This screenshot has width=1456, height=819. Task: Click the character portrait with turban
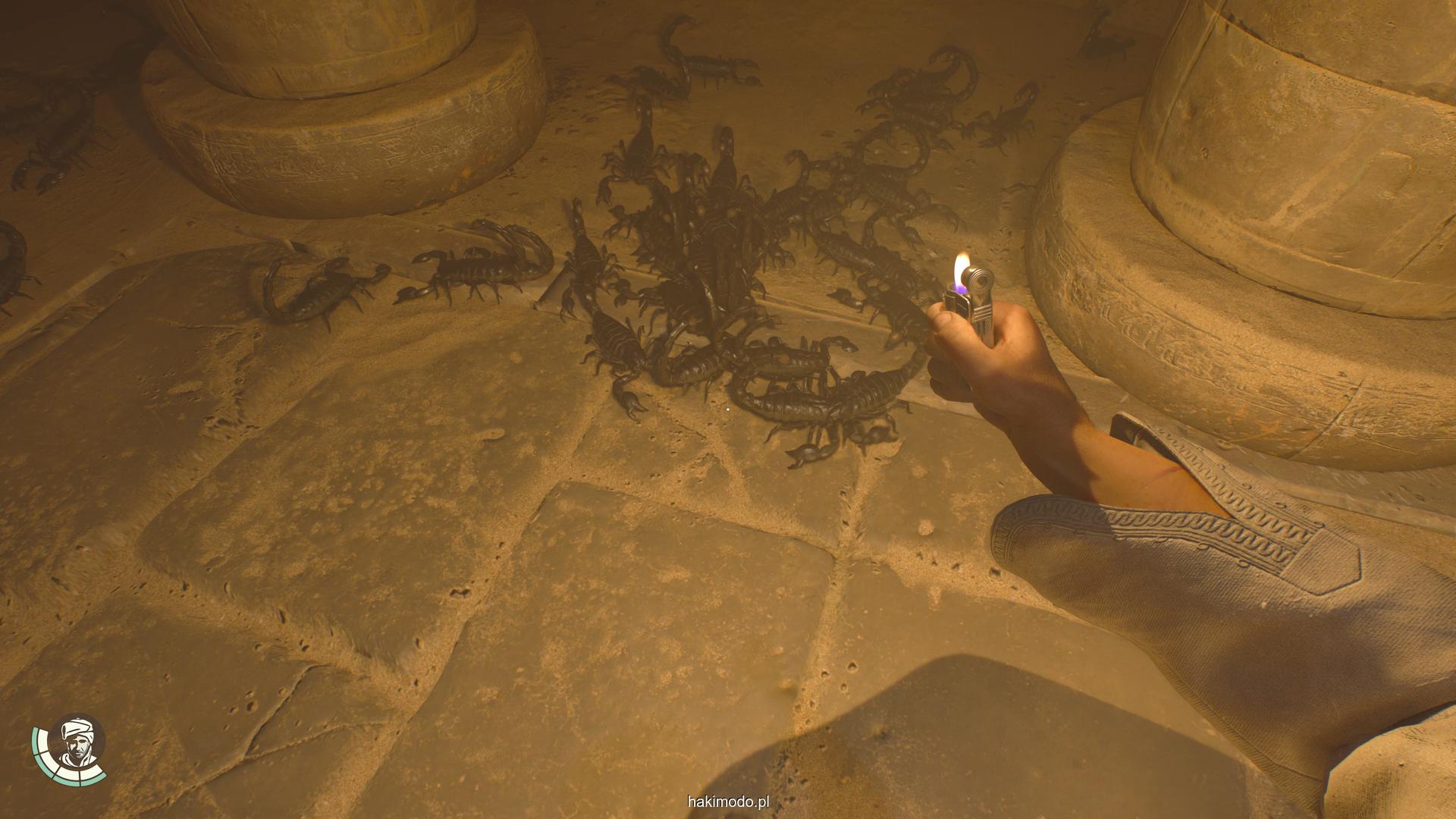(76, 743)
